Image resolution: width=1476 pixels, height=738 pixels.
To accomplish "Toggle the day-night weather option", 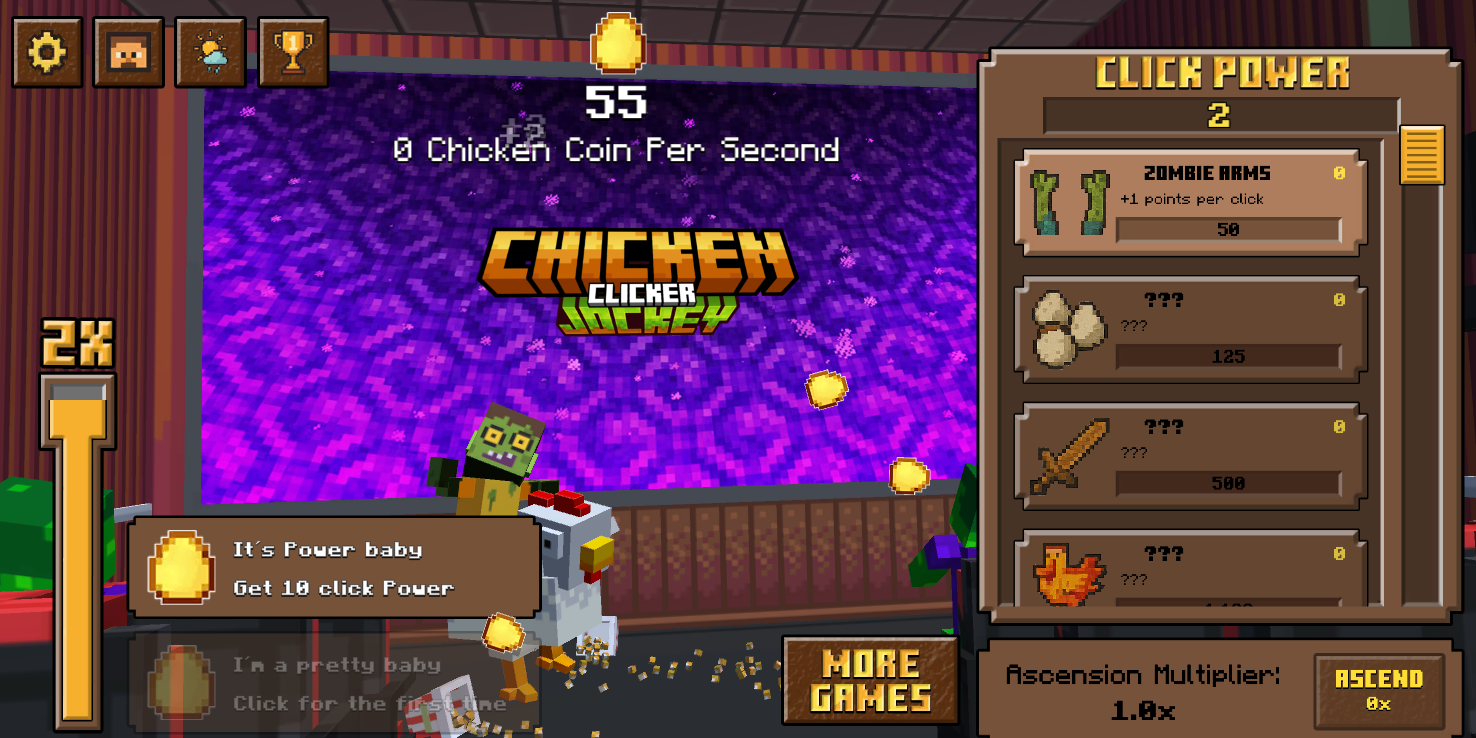I will [211, 53].
